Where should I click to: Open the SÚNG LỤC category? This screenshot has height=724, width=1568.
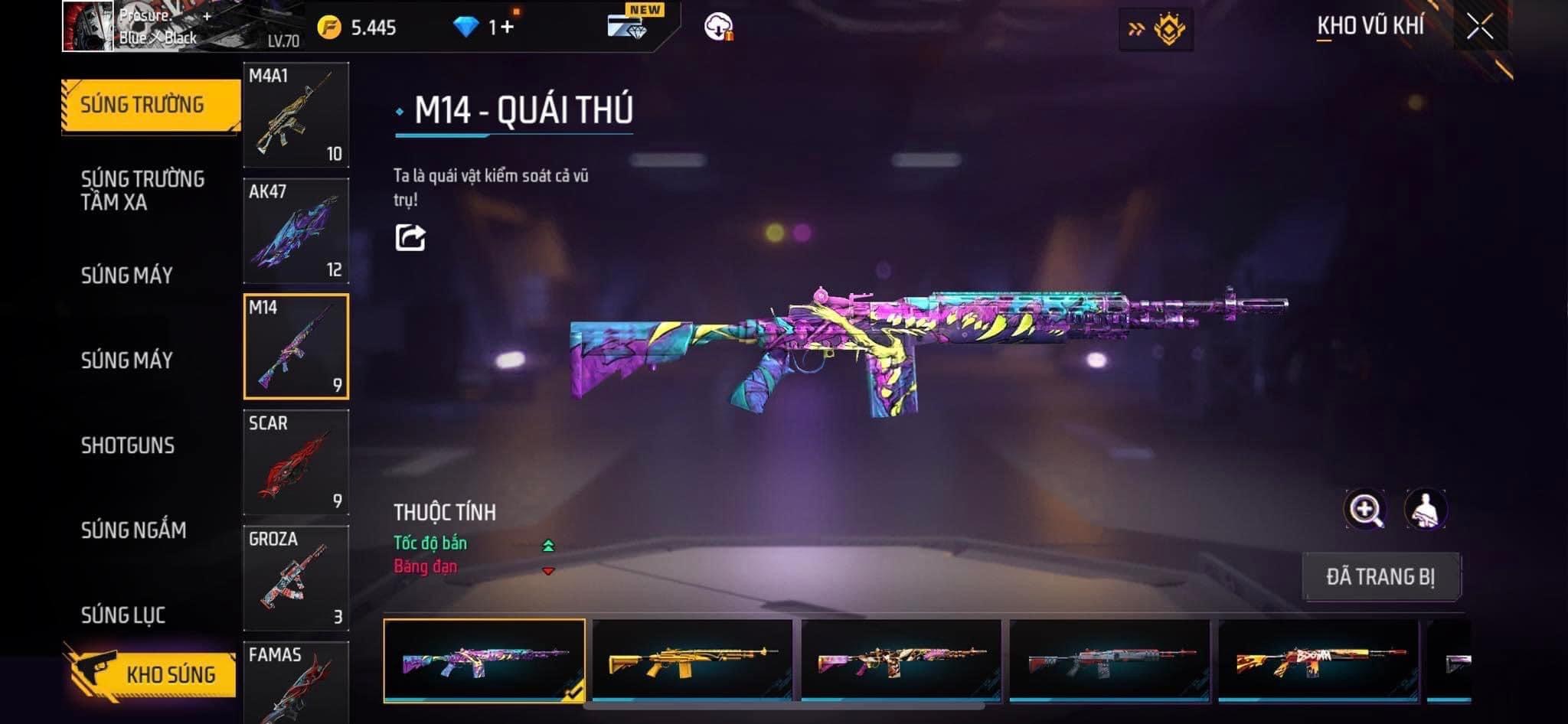coord(123,615)
